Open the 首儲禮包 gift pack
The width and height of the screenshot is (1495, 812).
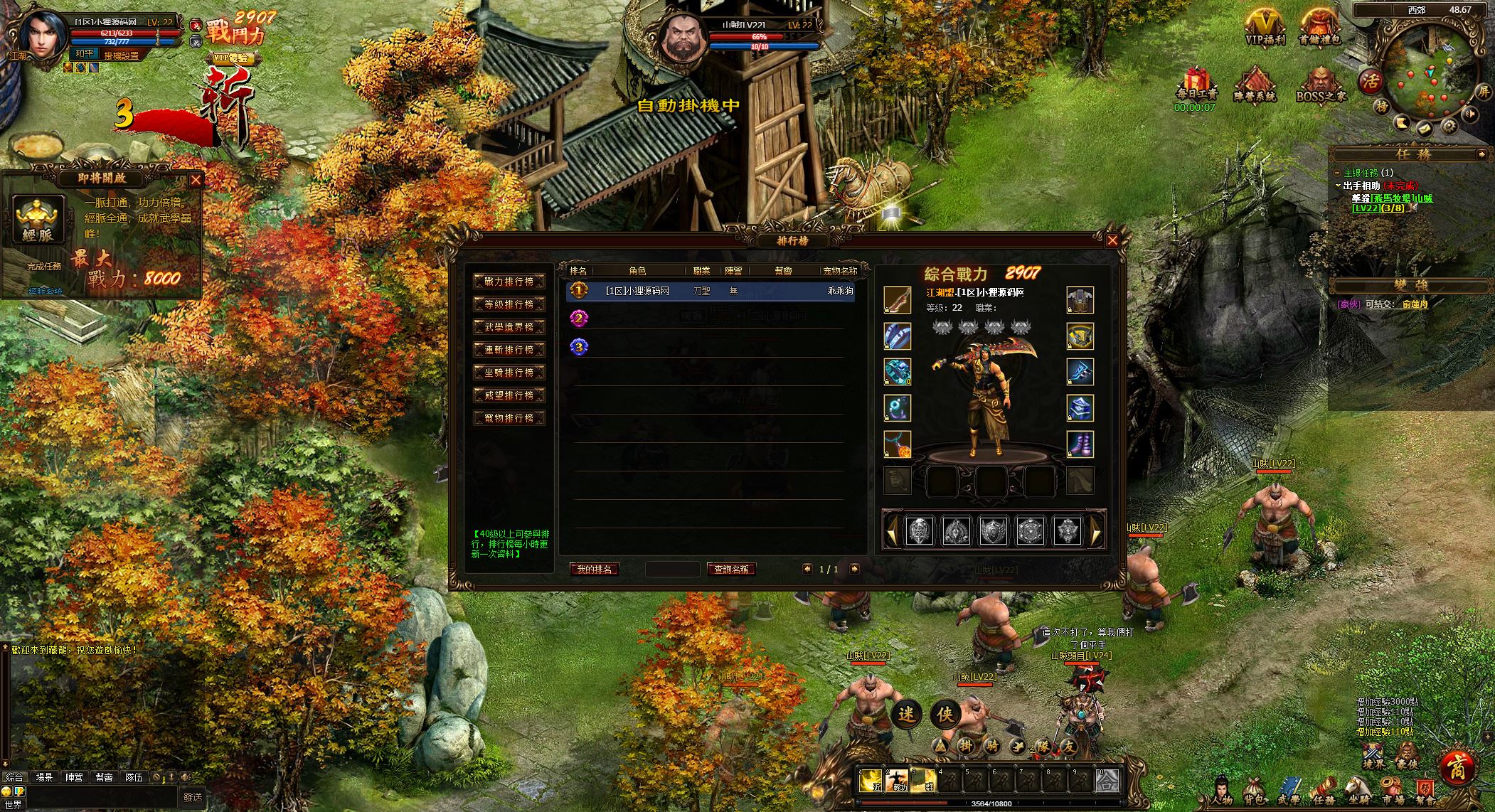(1319, 28)
